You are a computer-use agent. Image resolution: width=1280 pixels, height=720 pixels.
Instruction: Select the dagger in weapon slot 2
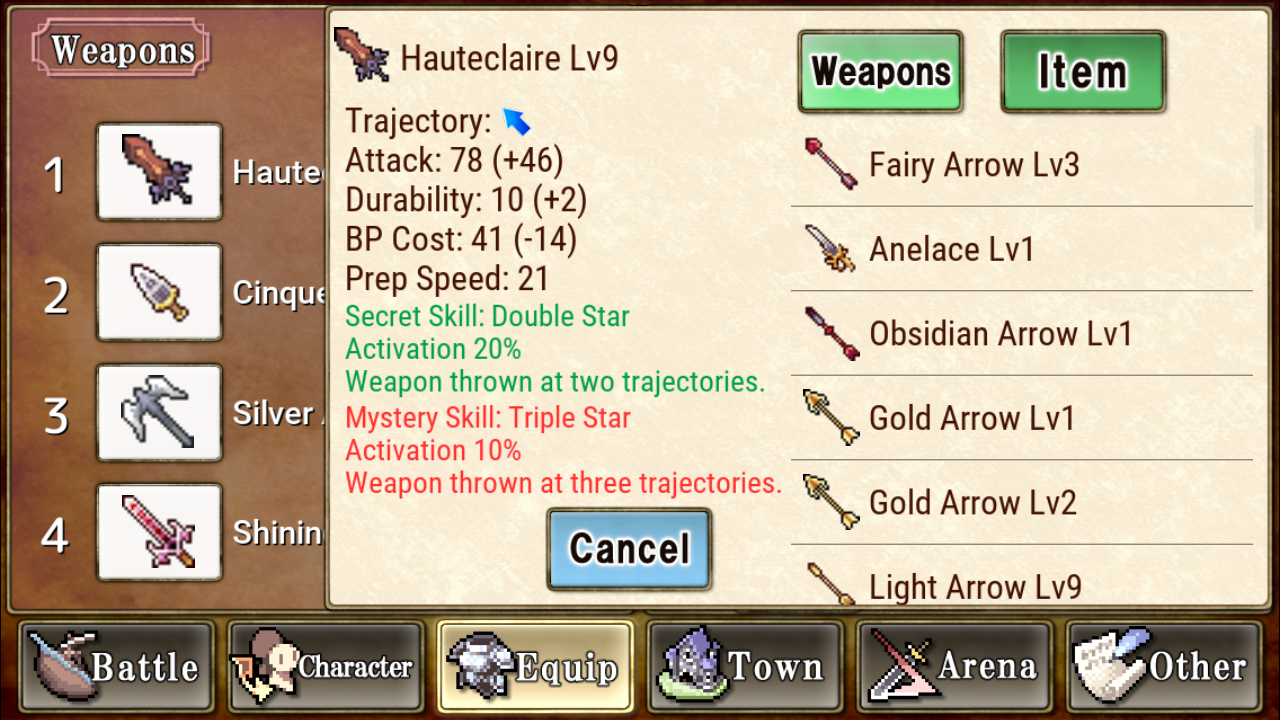click(159, 292)
